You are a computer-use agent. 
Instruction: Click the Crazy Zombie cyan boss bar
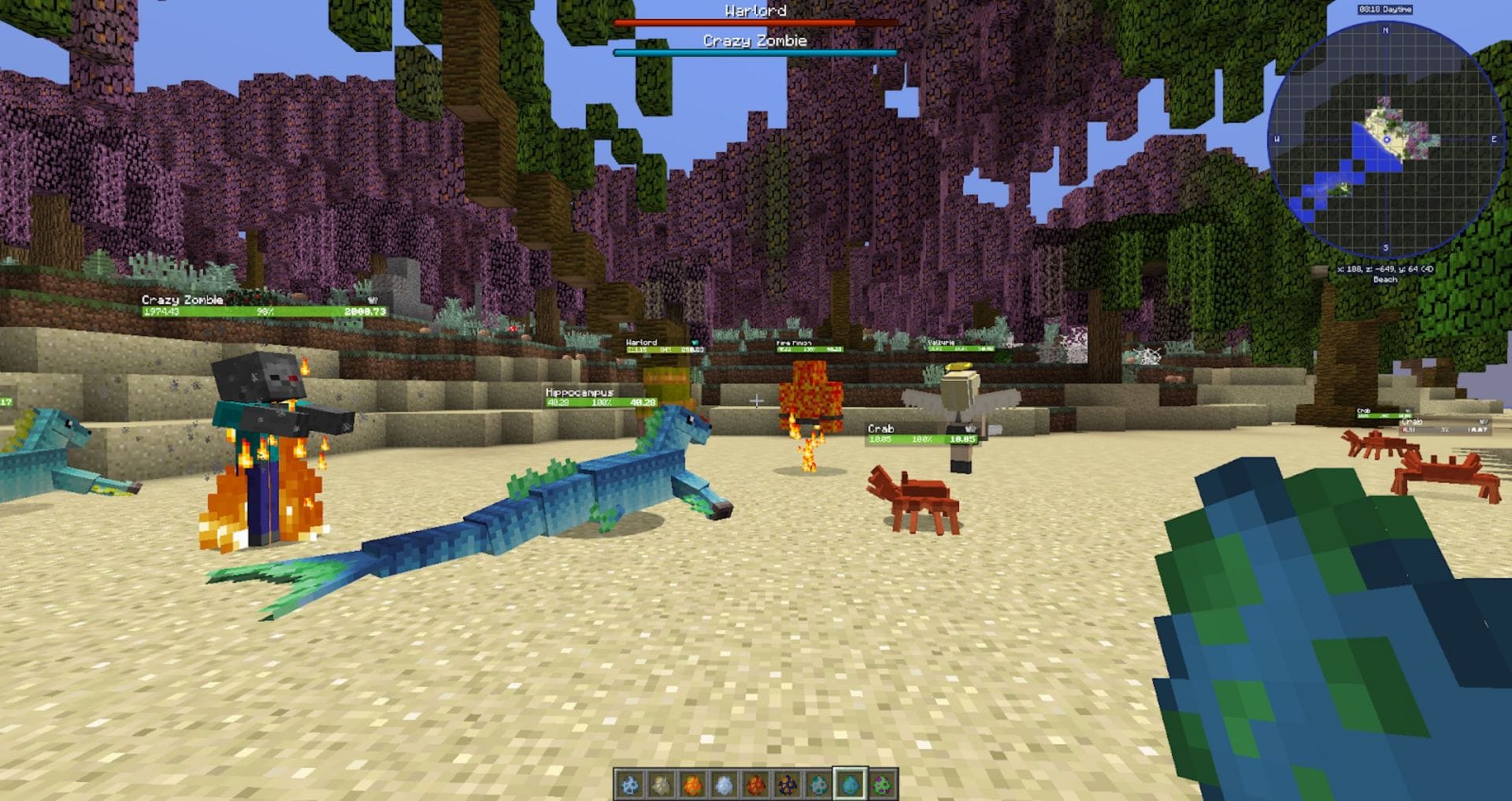754,53
